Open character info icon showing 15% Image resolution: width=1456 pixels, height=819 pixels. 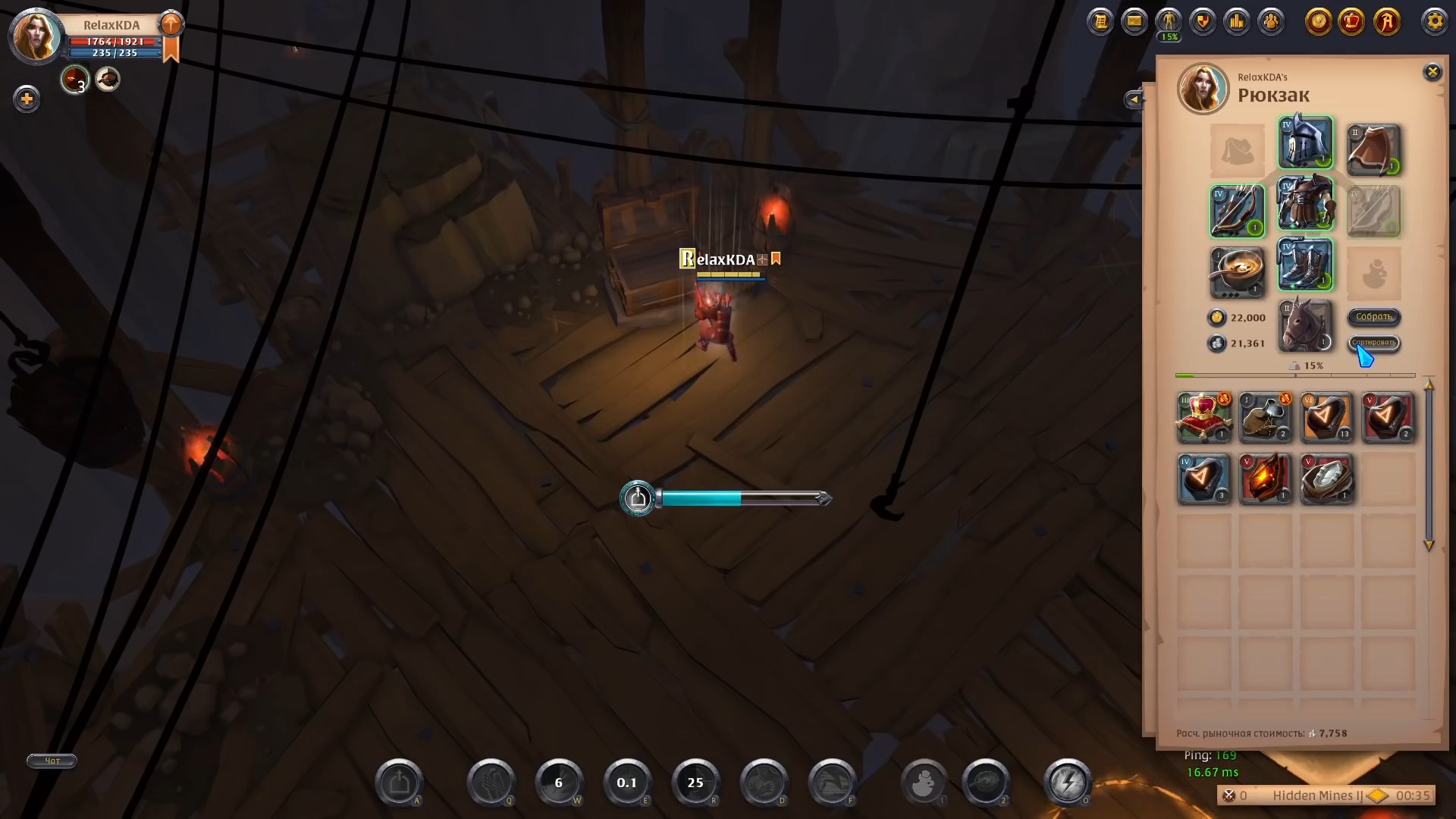1169,21
